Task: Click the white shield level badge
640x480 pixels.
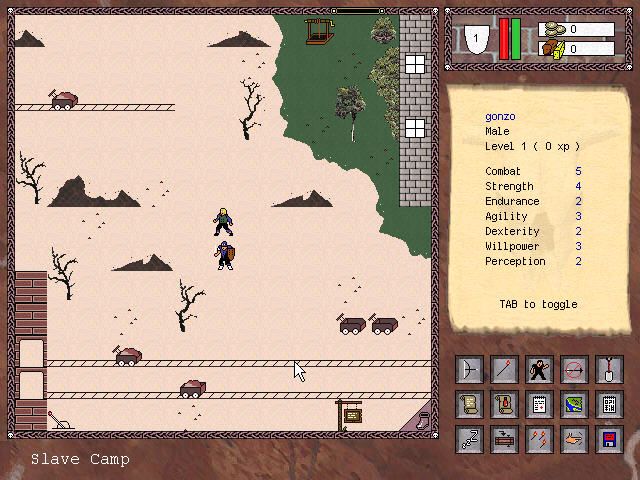Action: point(478,39)
